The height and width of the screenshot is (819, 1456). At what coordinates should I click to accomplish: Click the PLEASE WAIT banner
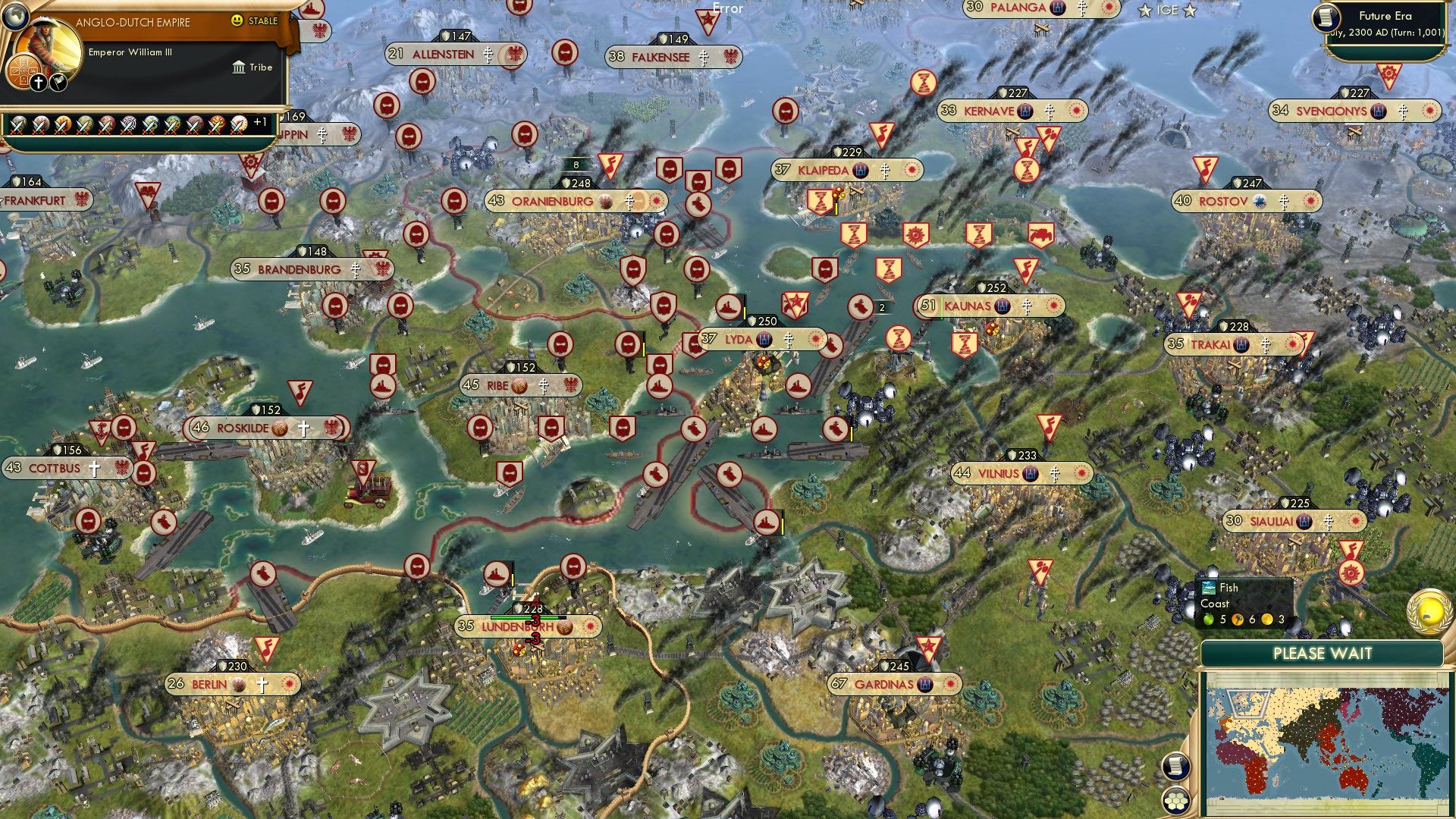tap(1323, 653)
